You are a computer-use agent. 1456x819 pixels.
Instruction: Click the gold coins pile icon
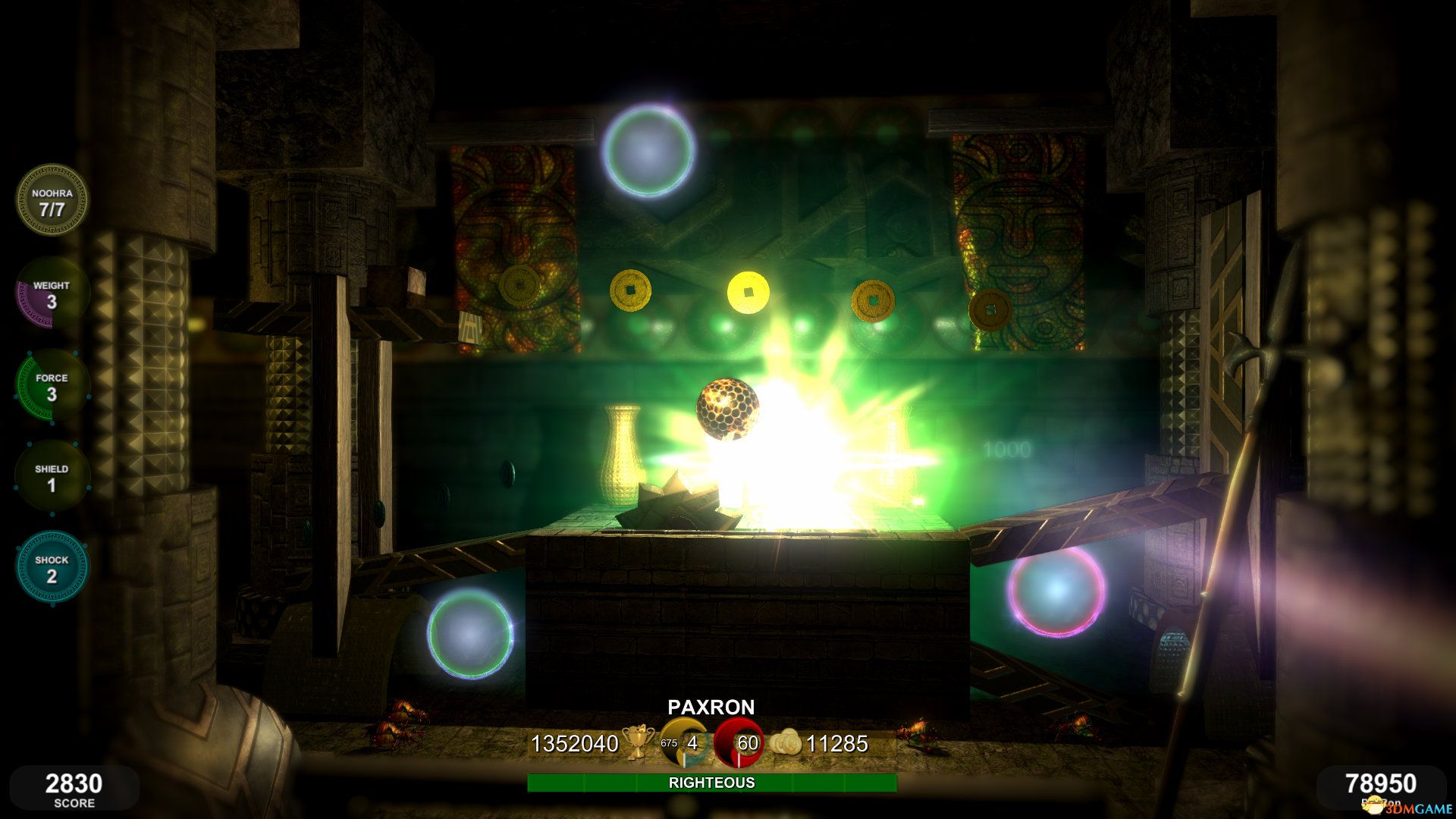point(786,742)
